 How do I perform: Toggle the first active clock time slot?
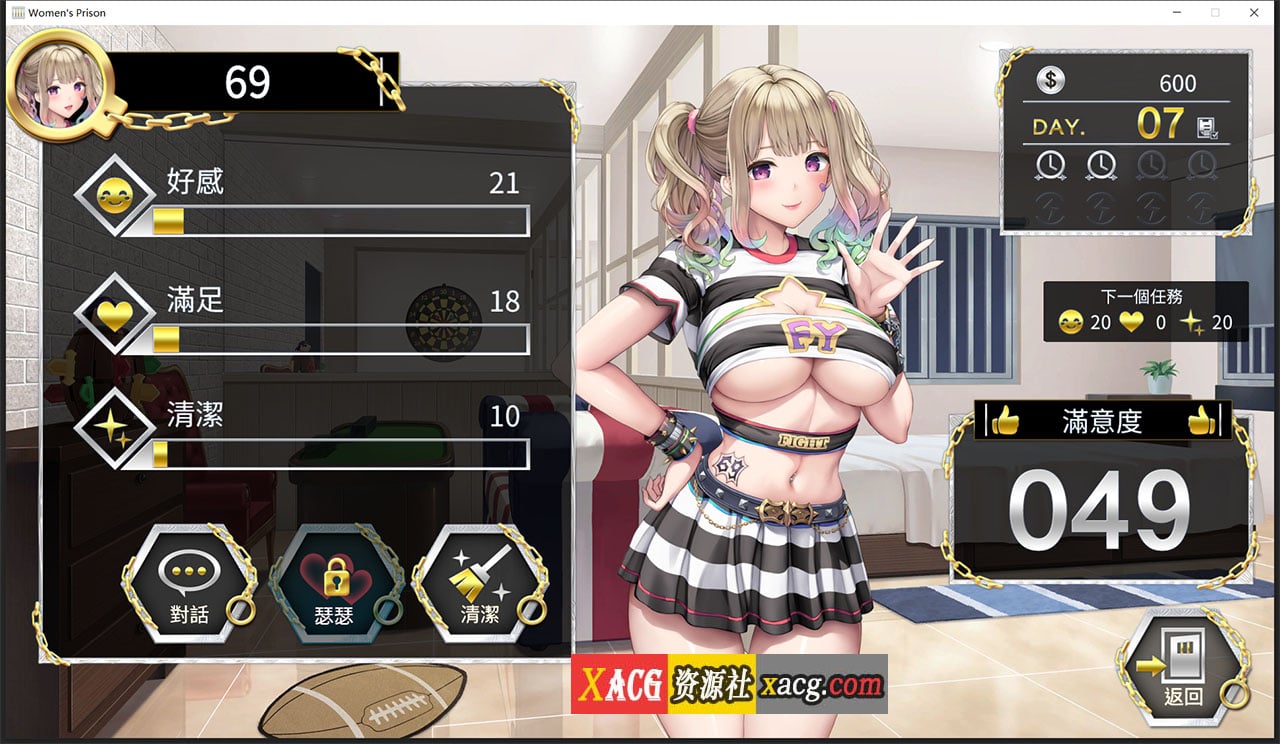(x=1052, y=165)
